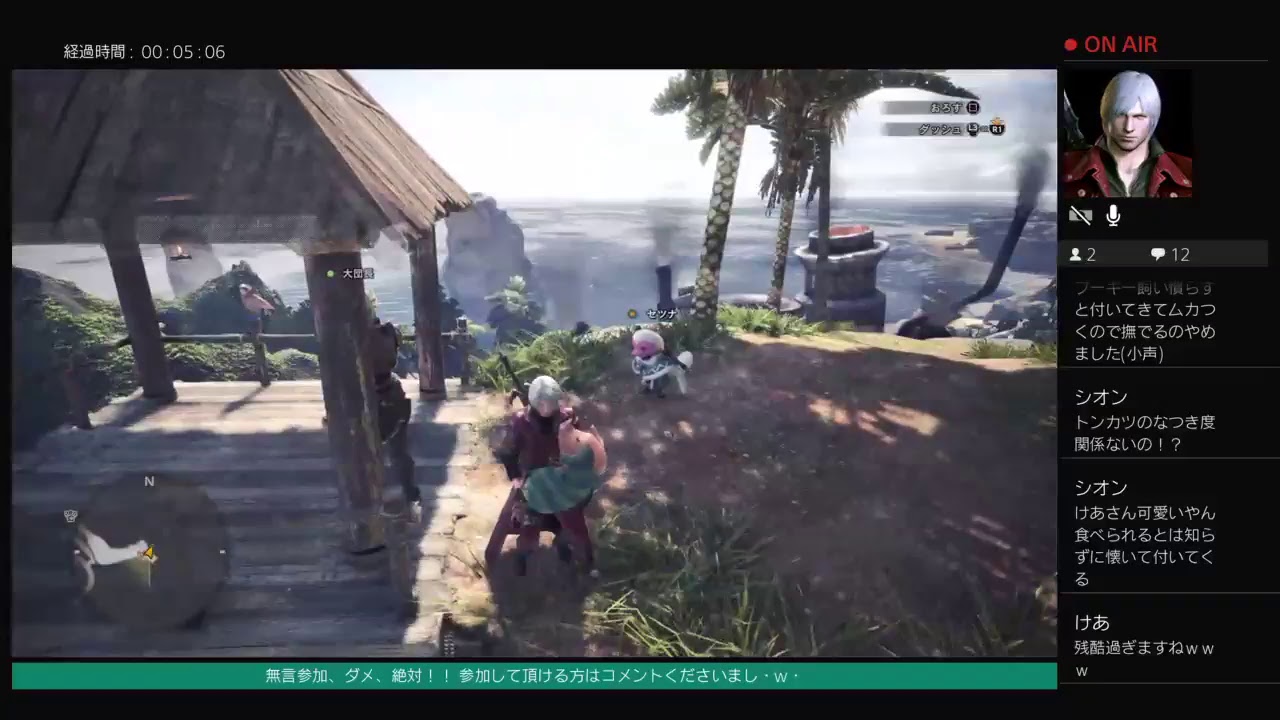Click the microphone icon under the avatar
The image size is (1280, 720).
(1111, 215)
